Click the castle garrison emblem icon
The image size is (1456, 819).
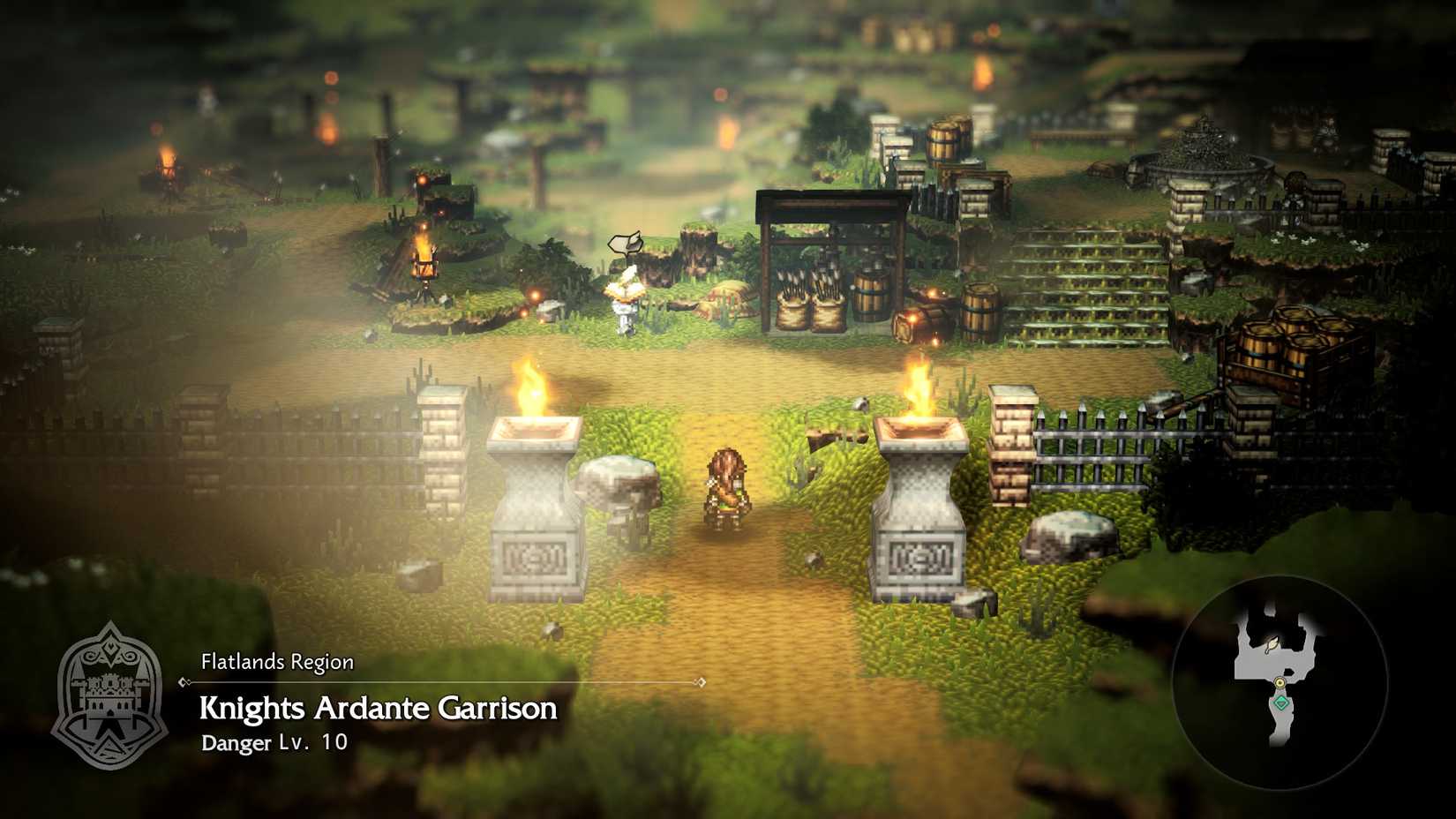(x=112, y=697)
